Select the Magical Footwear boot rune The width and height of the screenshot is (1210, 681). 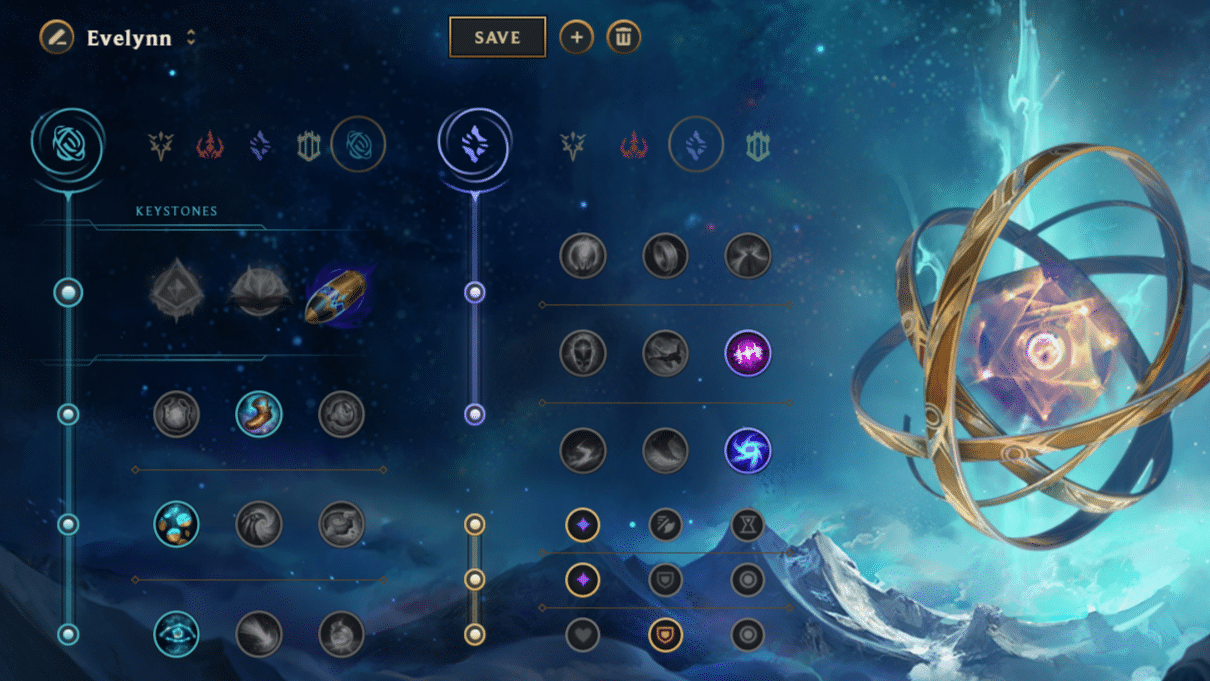[x=259, y=414]
